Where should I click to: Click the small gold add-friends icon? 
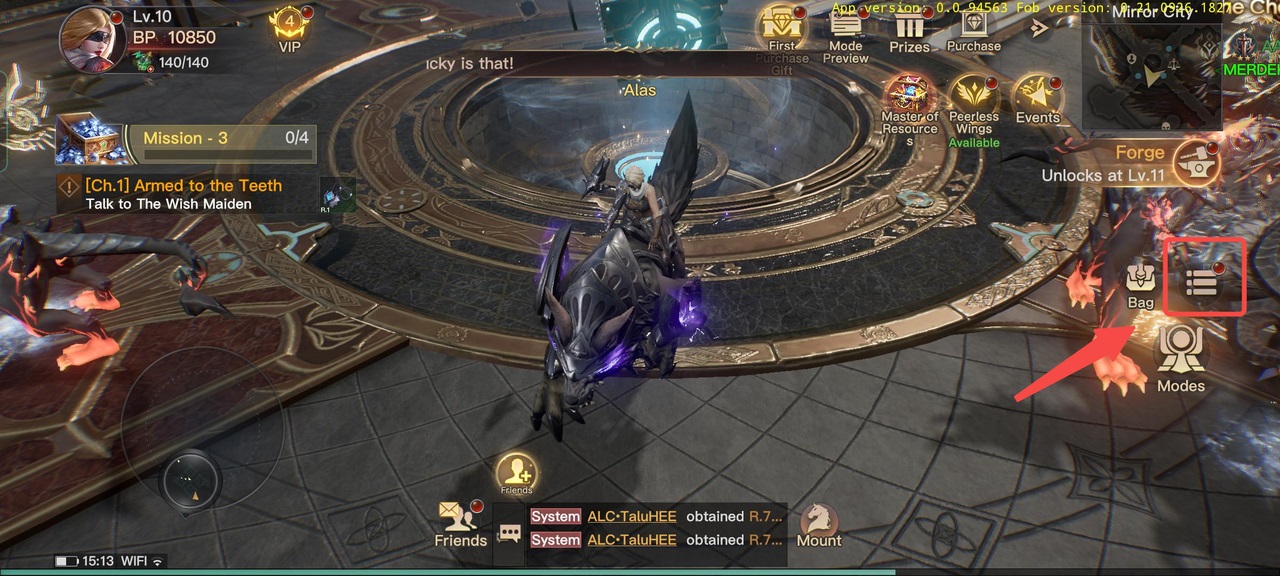tap(516, 471)
